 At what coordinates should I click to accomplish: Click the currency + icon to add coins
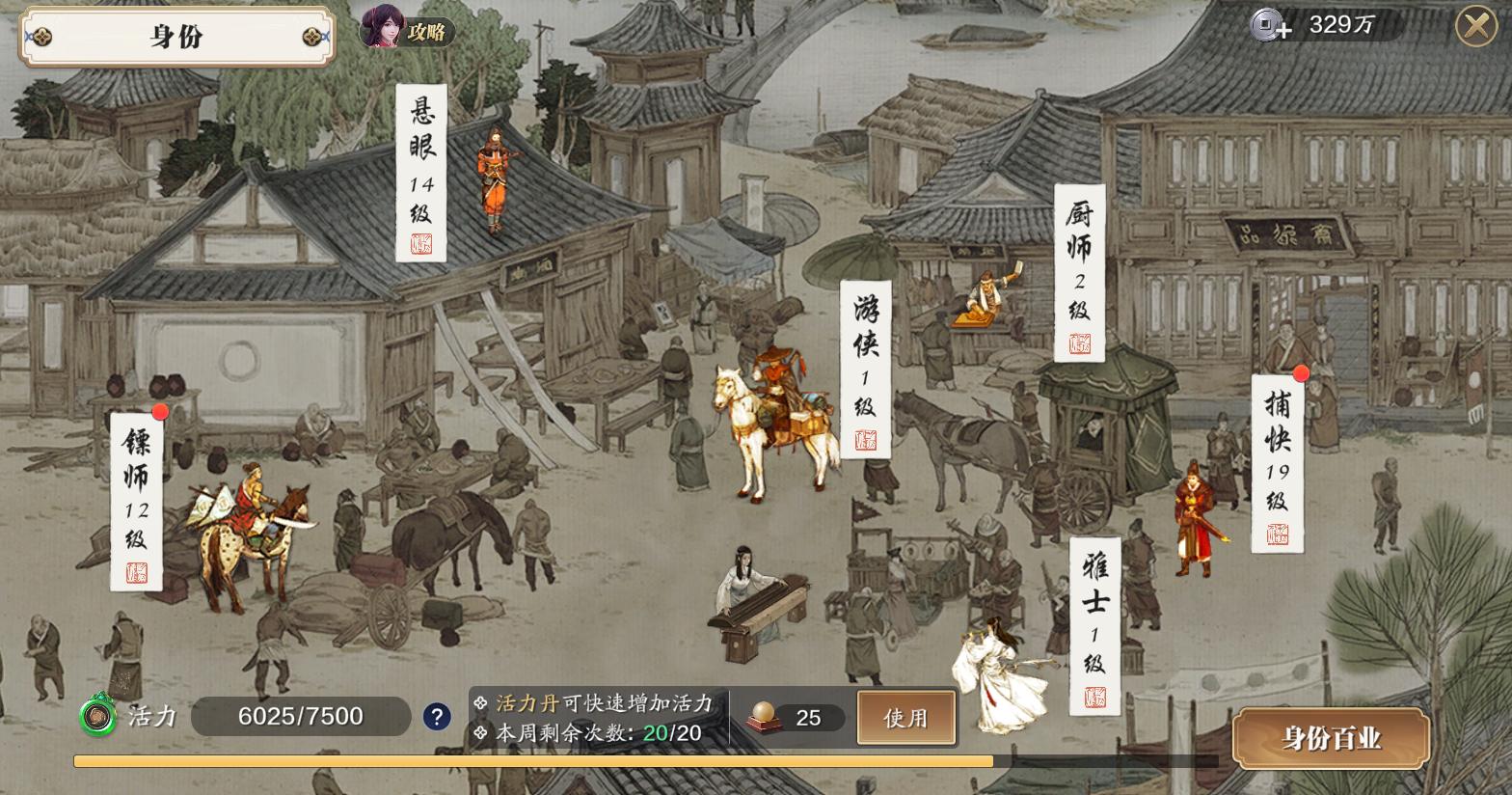click(1266, 24)
